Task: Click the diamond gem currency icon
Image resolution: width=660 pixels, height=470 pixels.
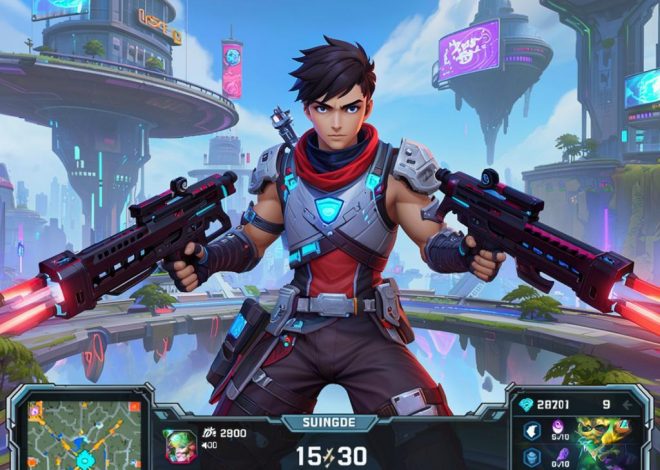Action: click(526, 404)
